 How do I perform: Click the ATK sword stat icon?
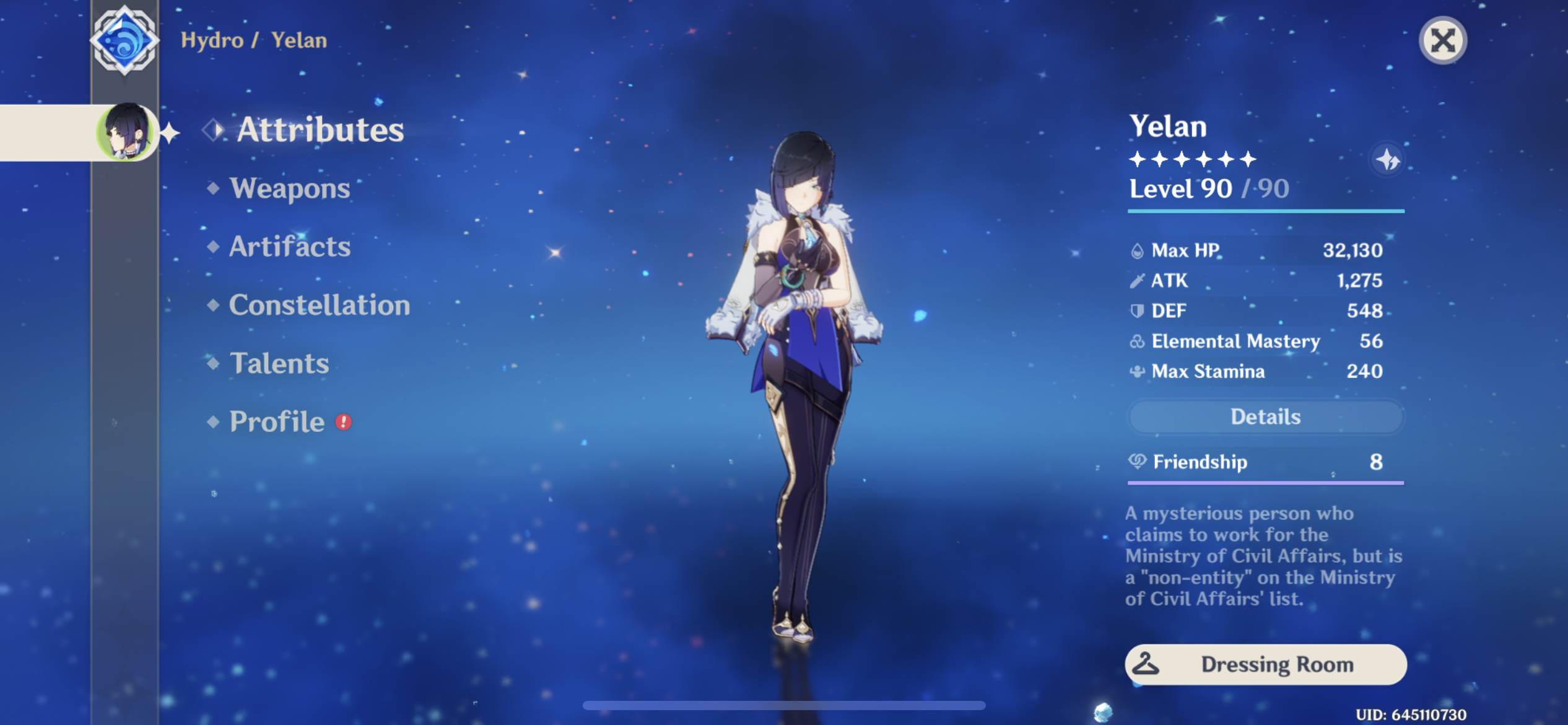click(1138, 281)
